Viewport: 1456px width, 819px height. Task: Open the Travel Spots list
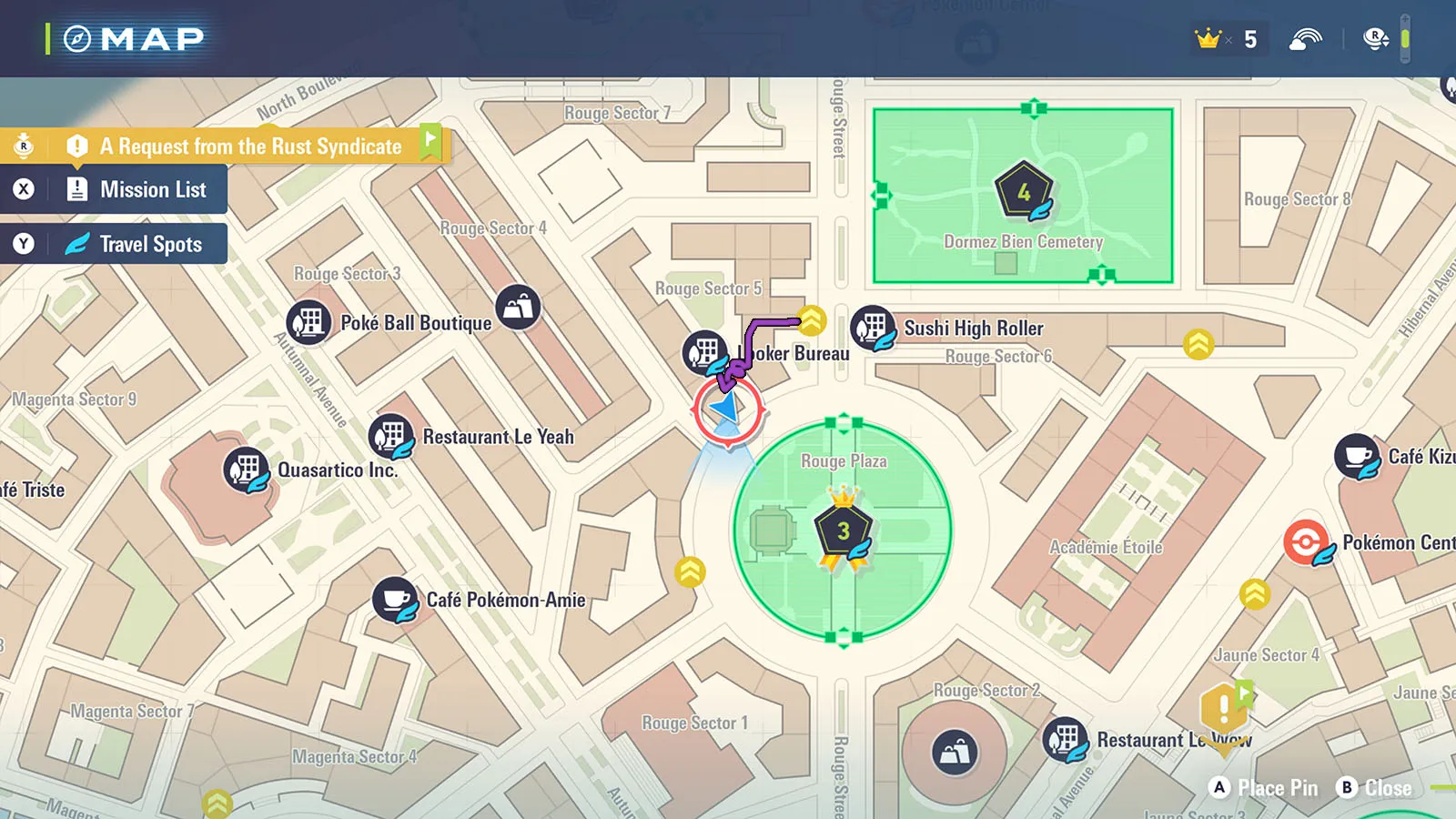click(150, 244)
